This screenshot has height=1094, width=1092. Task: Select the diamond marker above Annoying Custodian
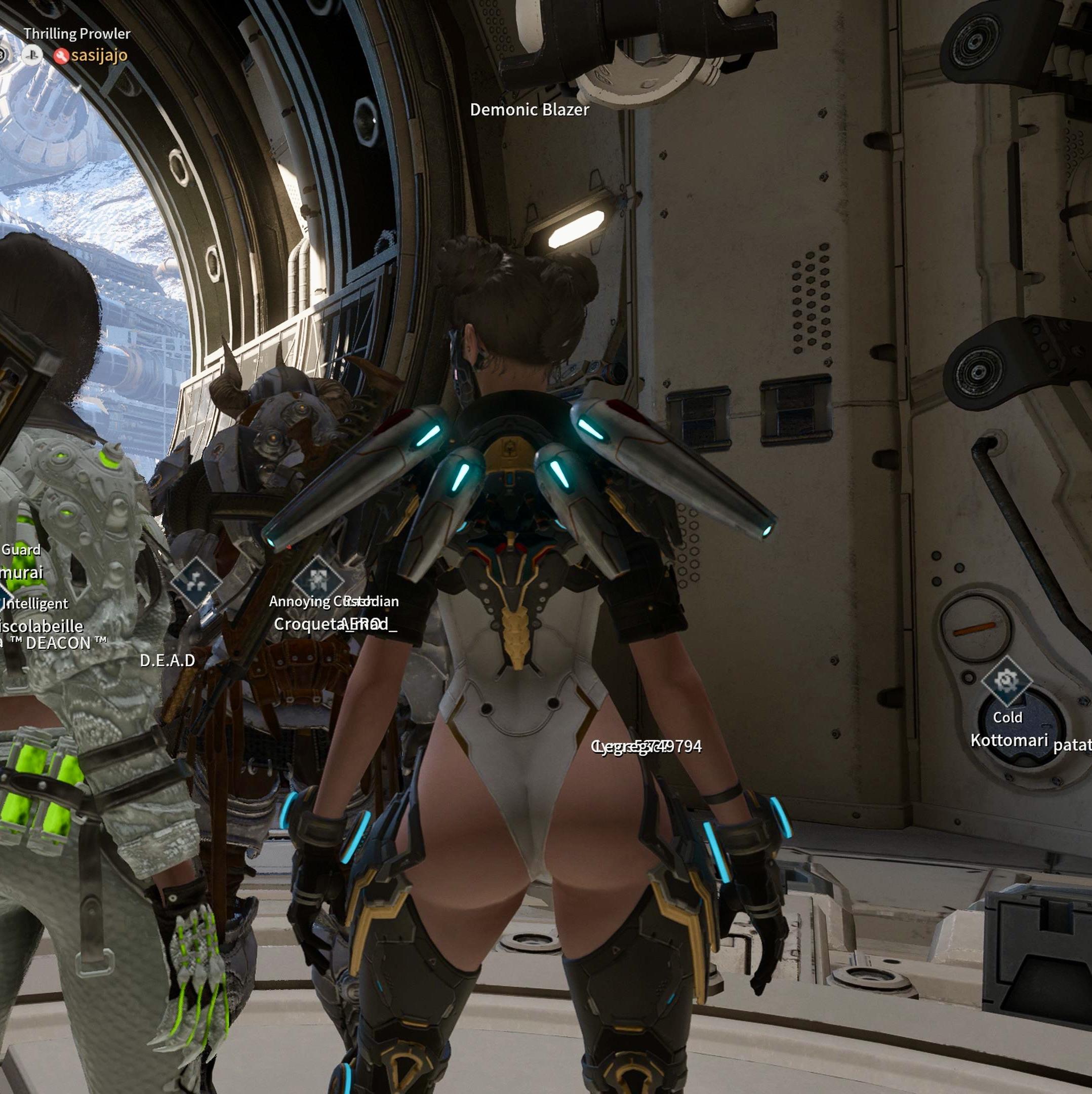[x=317, y=579]
